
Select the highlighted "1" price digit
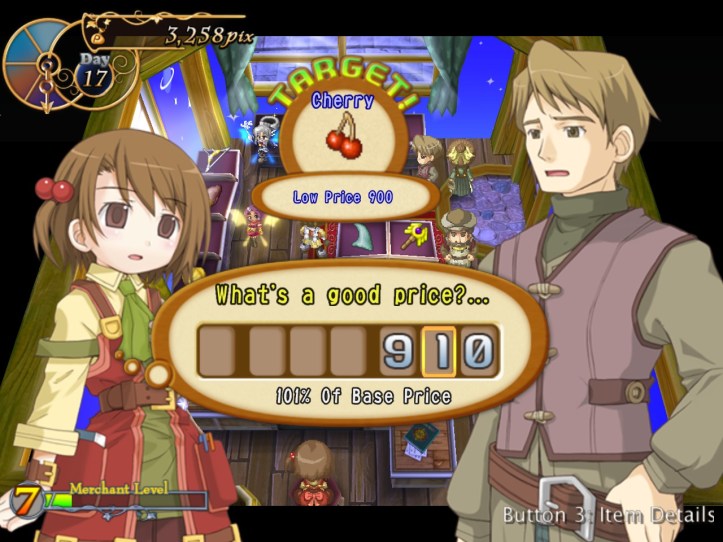pos(438,351)
